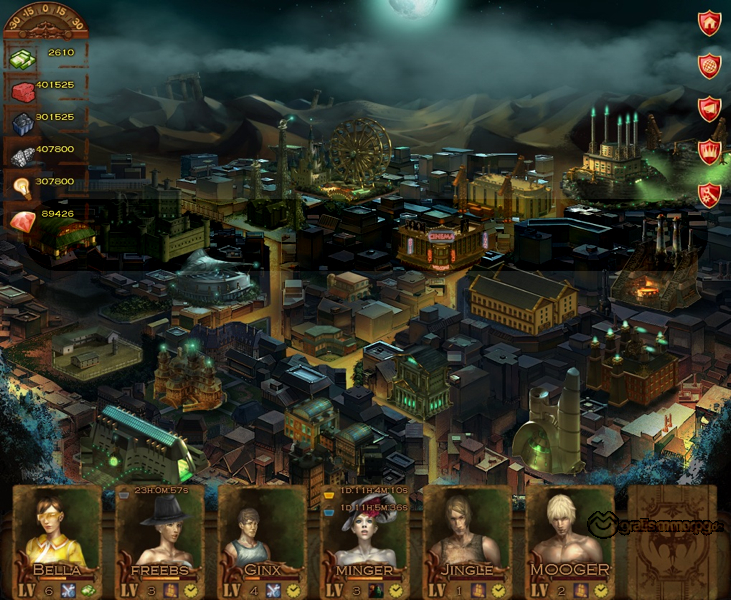The width and height of the screenshot is (731, 600).
Task: Click the megaphone shield icon
Action: pos(709,109)
